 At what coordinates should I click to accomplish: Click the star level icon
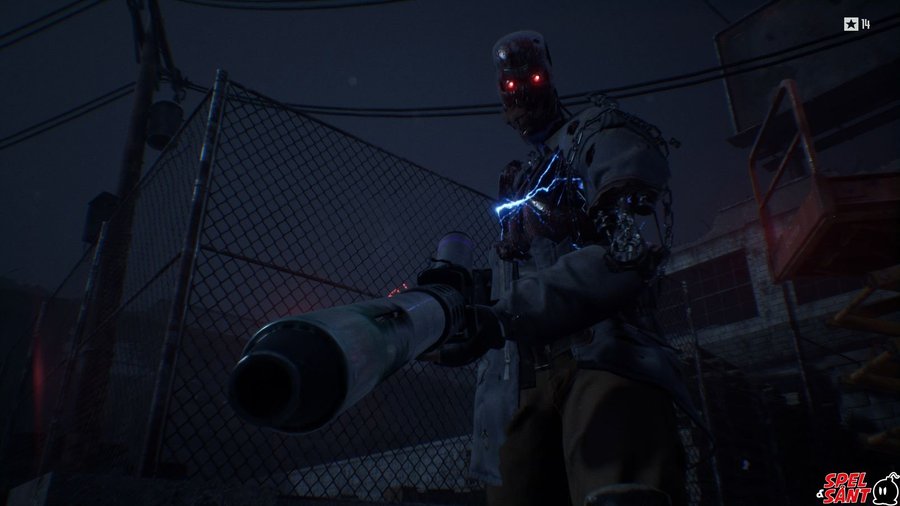point(850,24)
